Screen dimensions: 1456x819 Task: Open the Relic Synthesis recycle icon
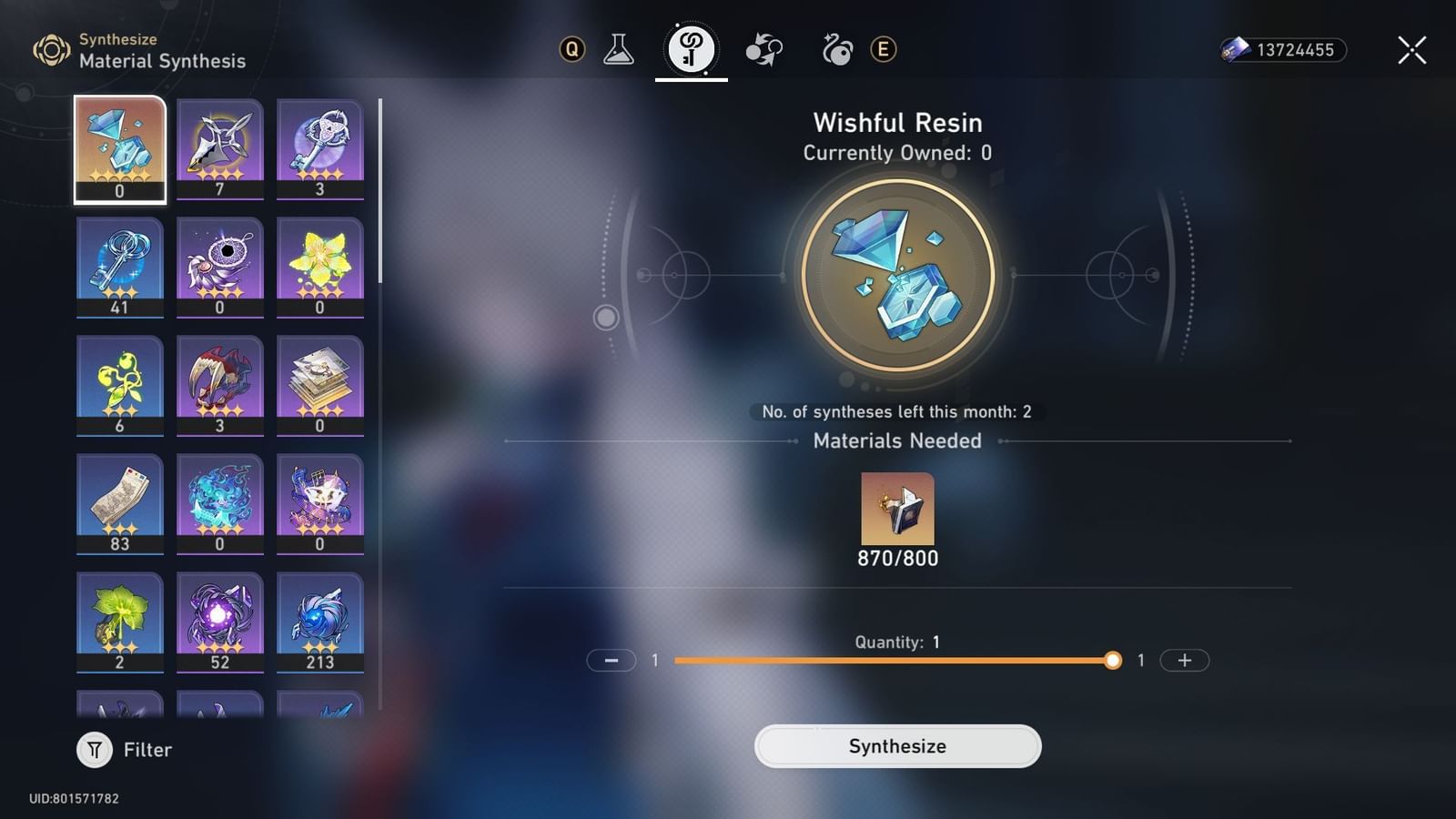pos(764,50)
